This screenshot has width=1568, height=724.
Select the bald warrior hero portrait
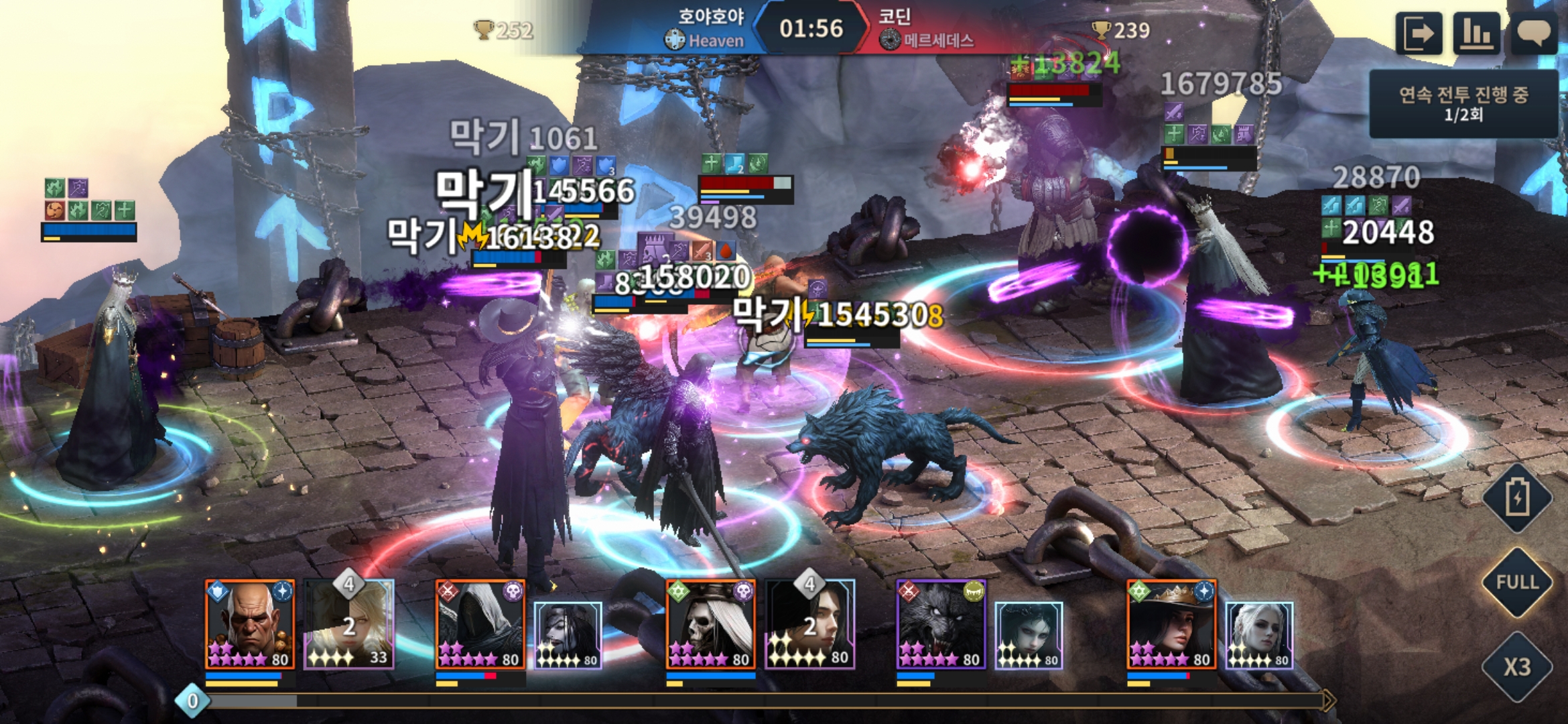(249, 625)
